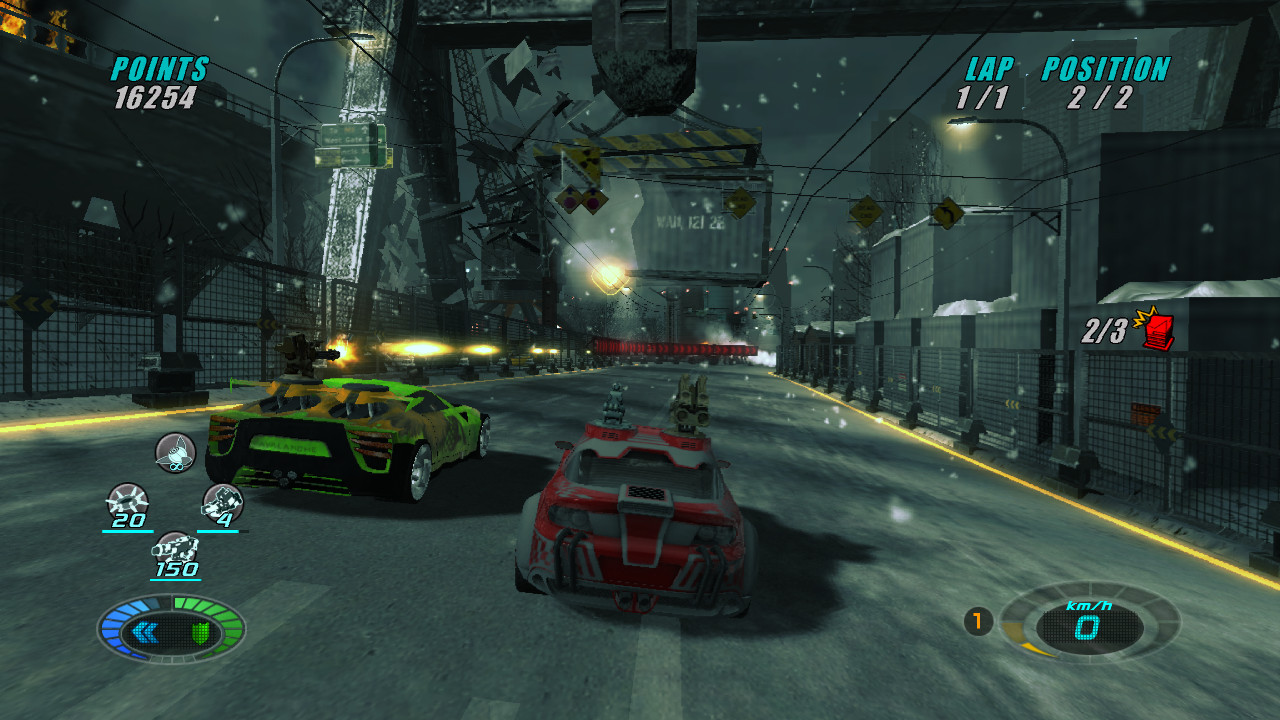Image resolution: width=1280 pixels, height=720 pixels.
Task: Pick the cannon weapon with 150 ammo
Action: [175, 548]
